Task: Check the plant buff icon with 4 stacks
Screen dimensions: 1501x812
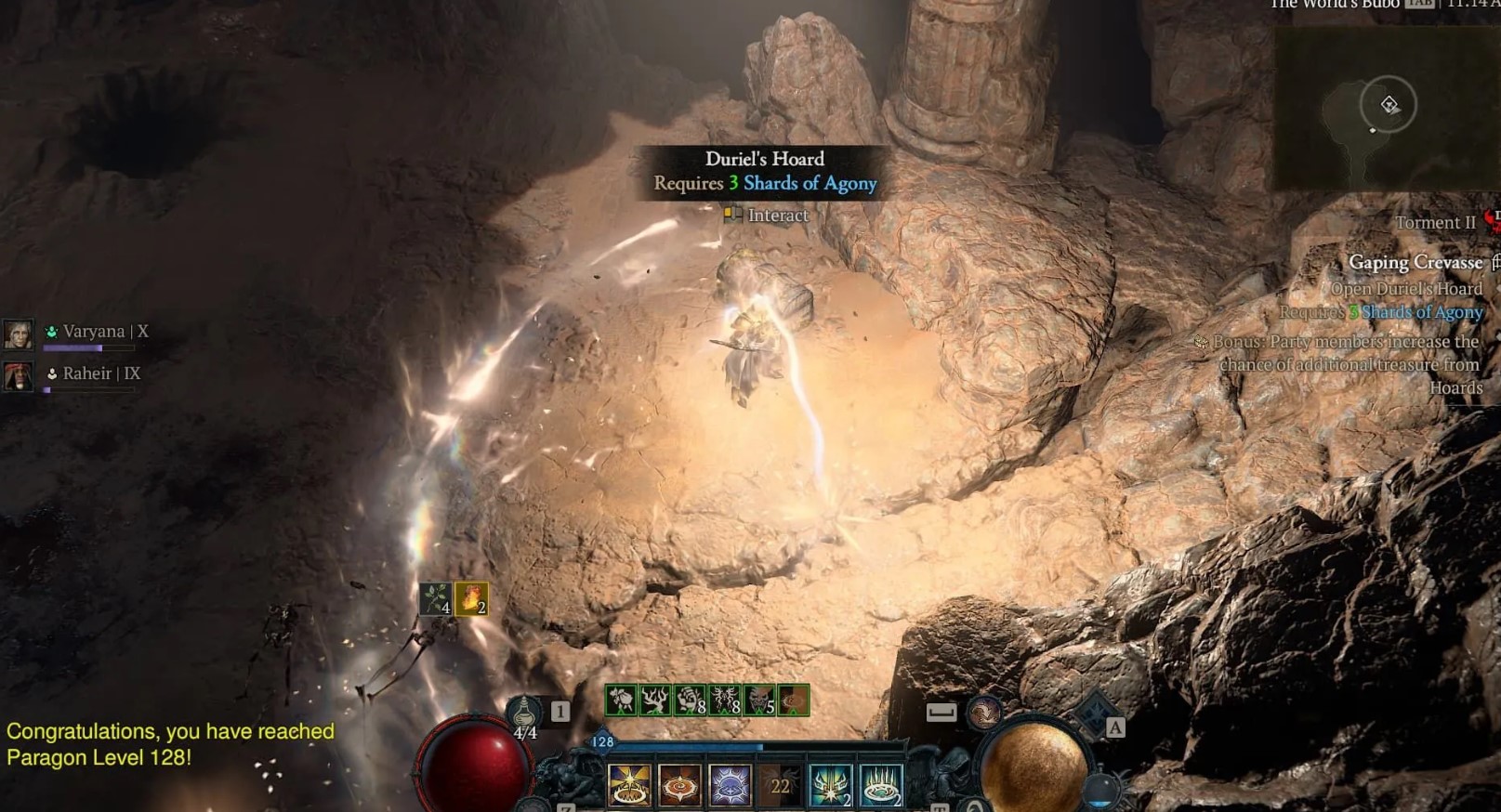Action: tap(436, 598)
